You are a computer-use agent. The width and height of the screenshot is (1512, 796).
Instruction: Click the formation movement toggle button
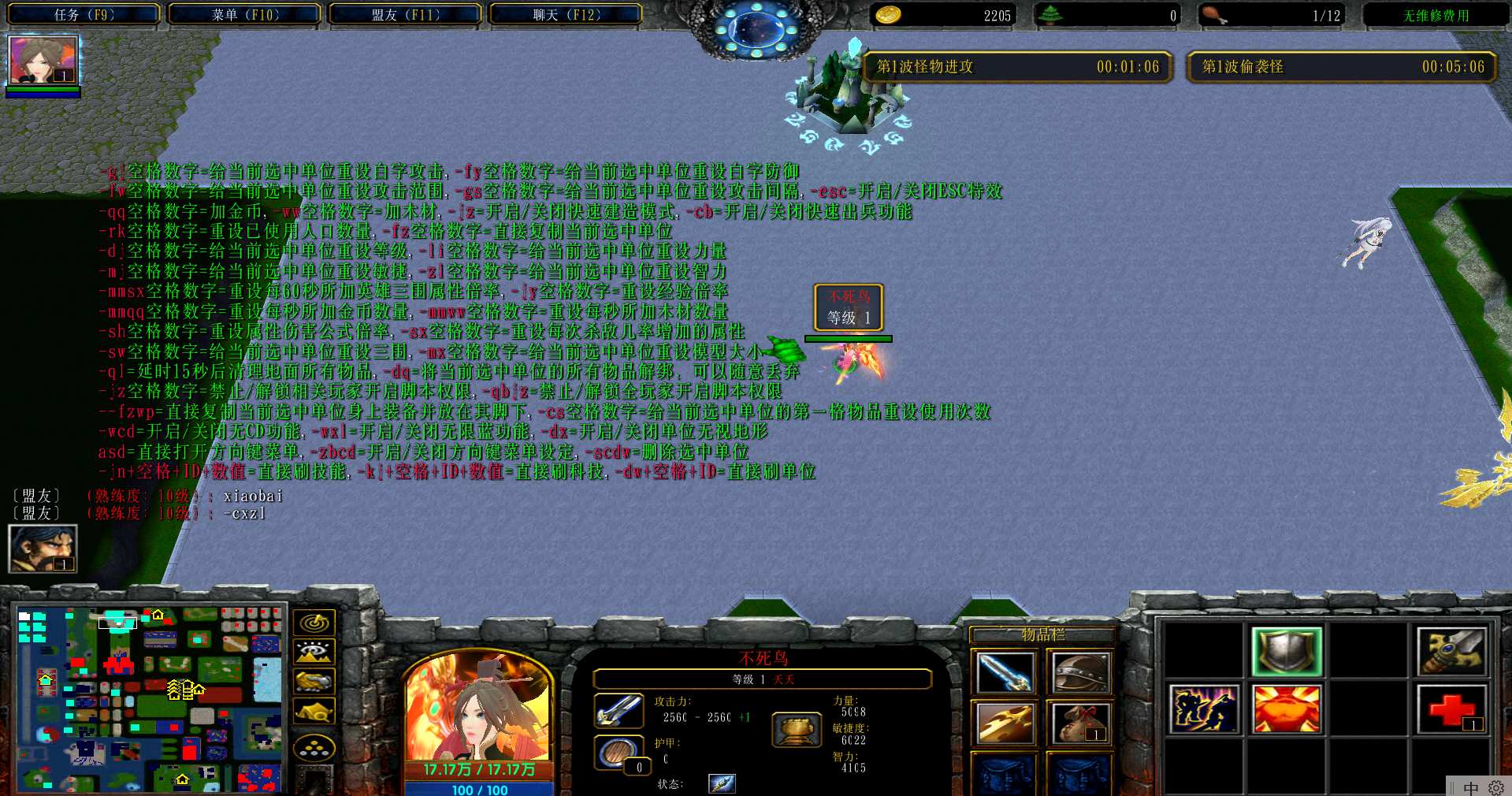click(x=314, y=747)
